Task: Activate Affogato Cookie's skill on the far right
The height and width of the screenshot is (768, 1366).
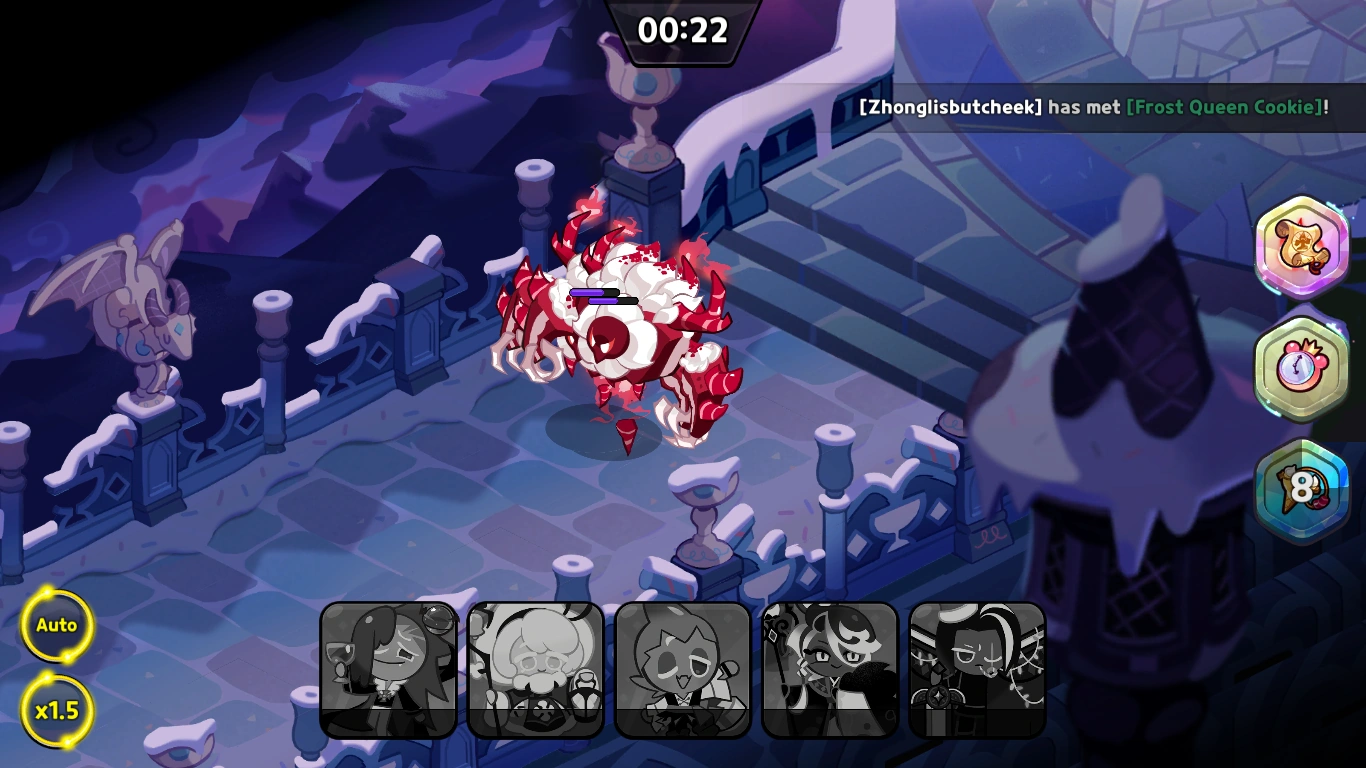Action: click(977, 668)
